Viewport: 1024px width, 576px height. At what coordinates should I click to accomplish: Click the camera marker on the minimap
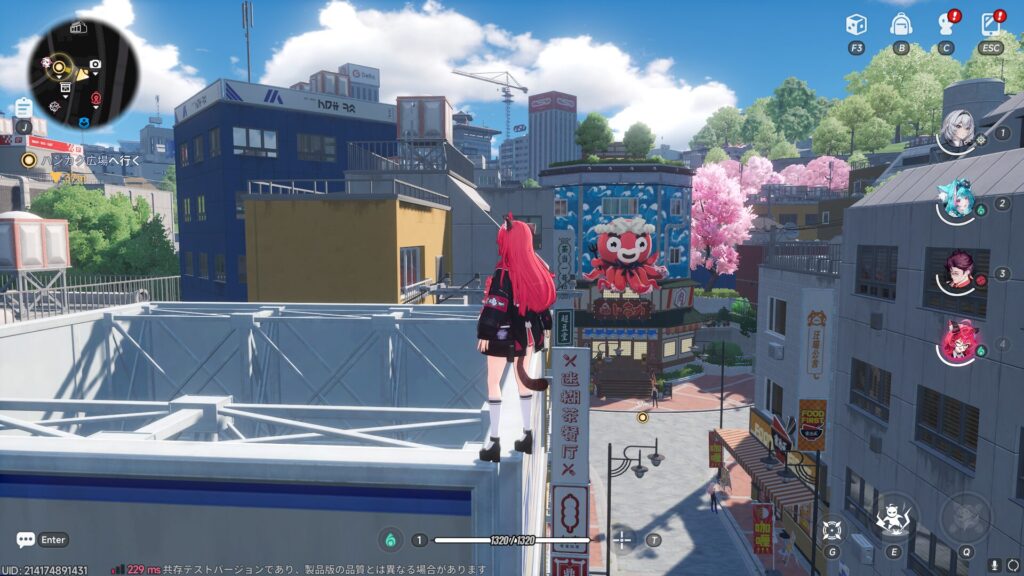point(95,65)
